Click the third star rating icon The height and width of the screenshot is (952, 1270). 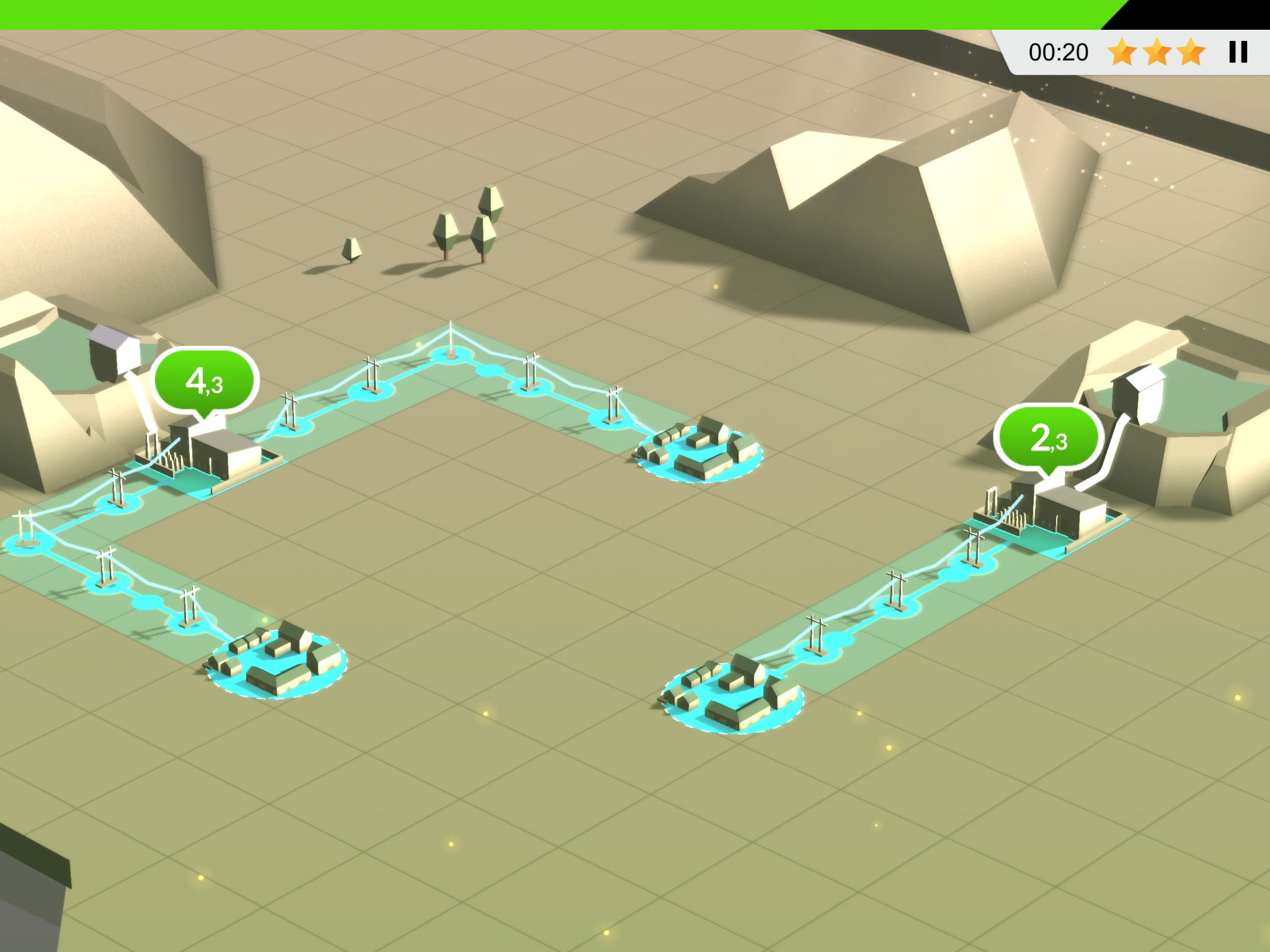coord(1191,52)
